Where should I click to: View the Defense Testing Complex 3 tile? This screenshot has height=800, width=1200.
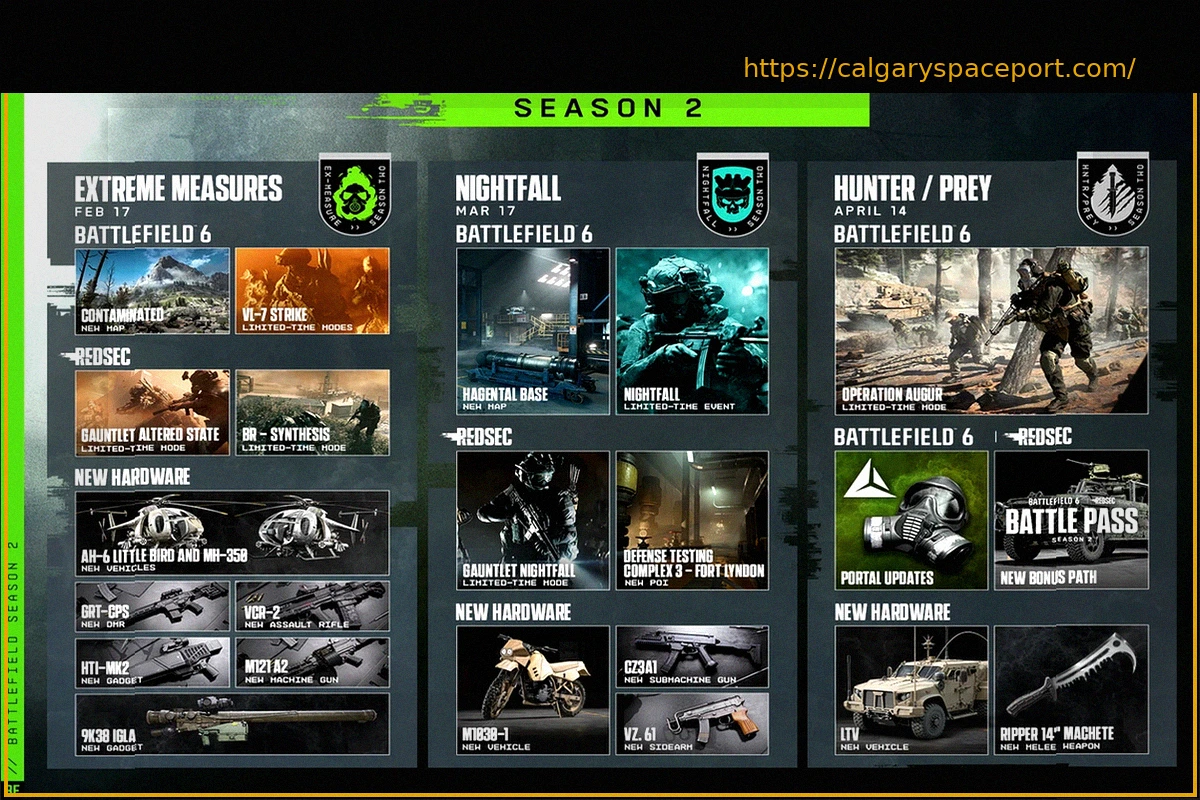click(x=692, y=520)
